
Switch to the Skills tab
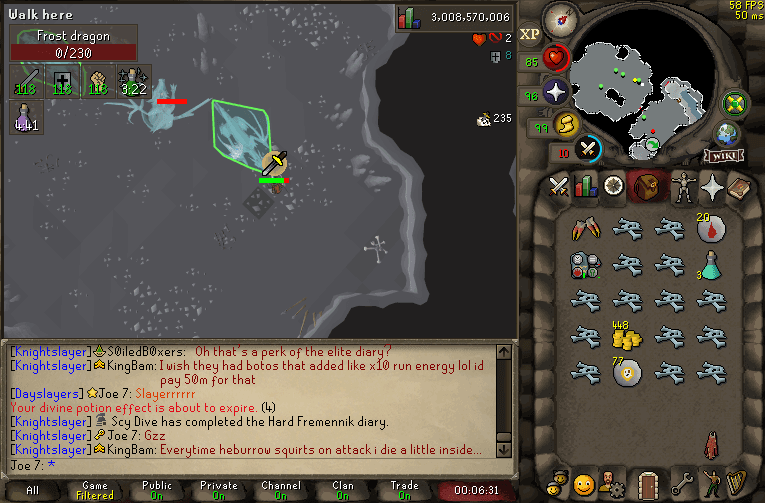tap(585, 186)
